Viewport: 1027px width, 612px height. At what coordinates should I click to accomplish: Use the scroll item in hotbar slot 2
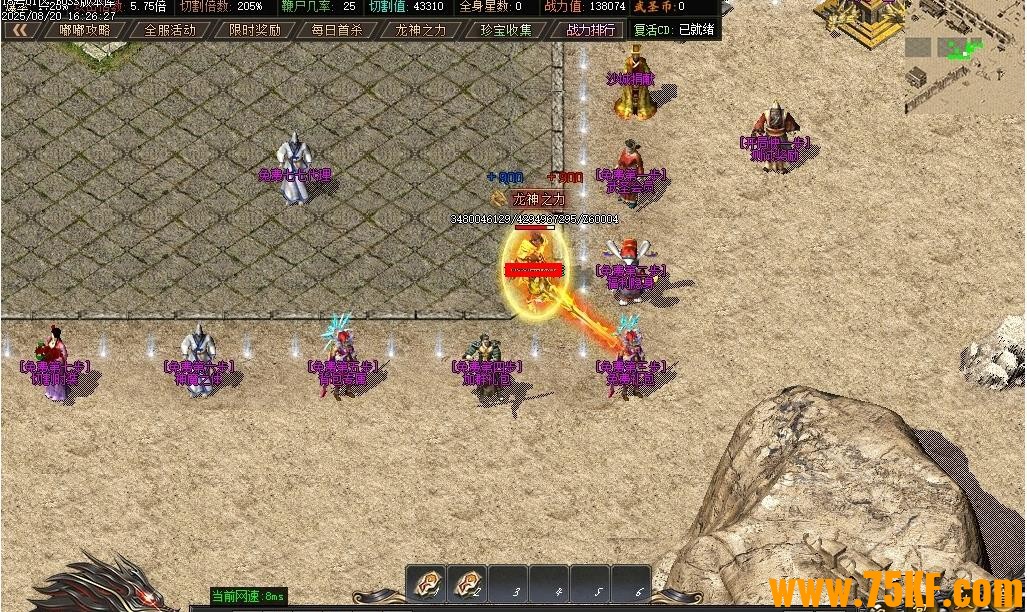467,585
